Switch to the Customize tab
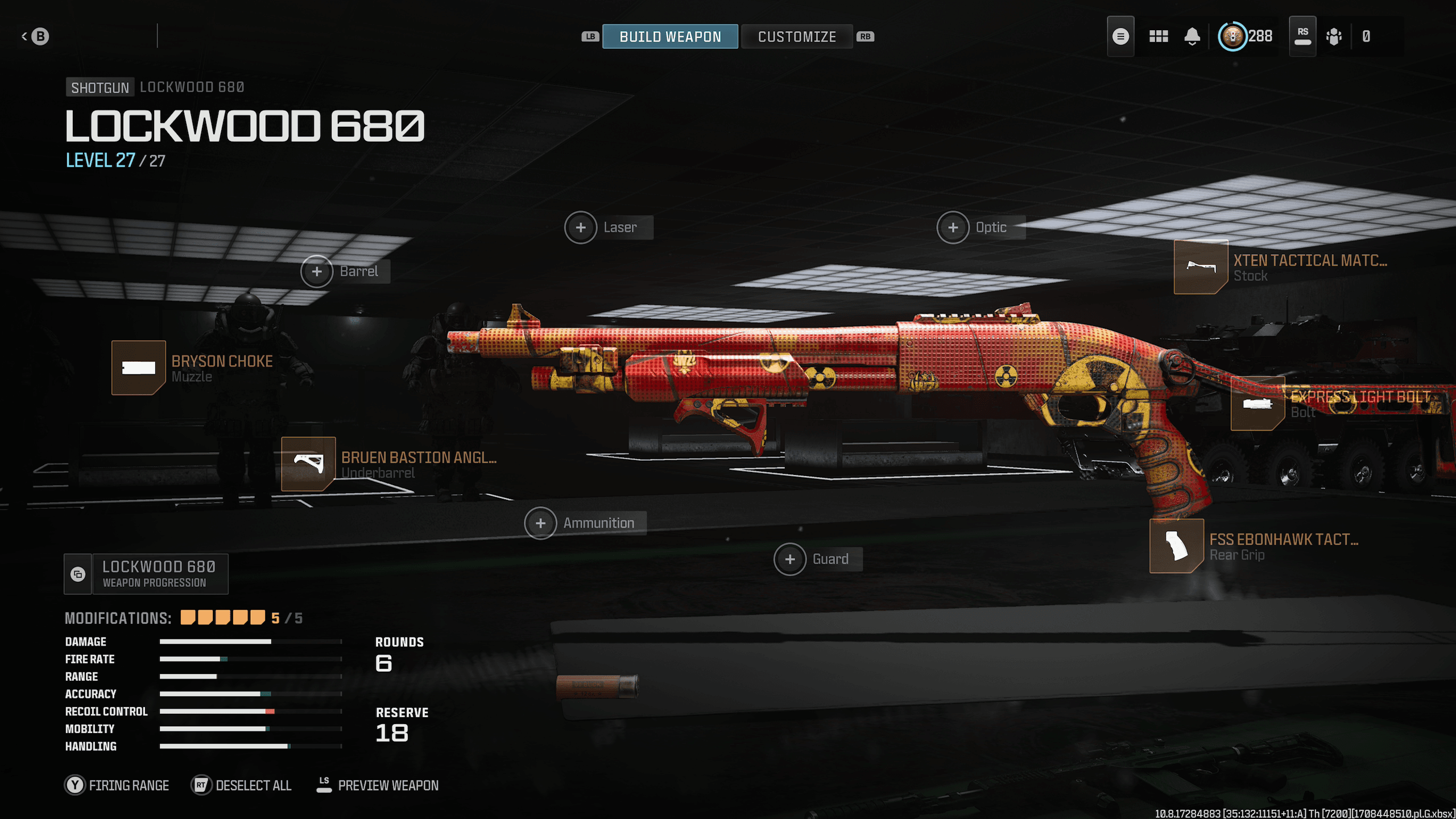This screenshot has height=819, width=1456. 796,37
